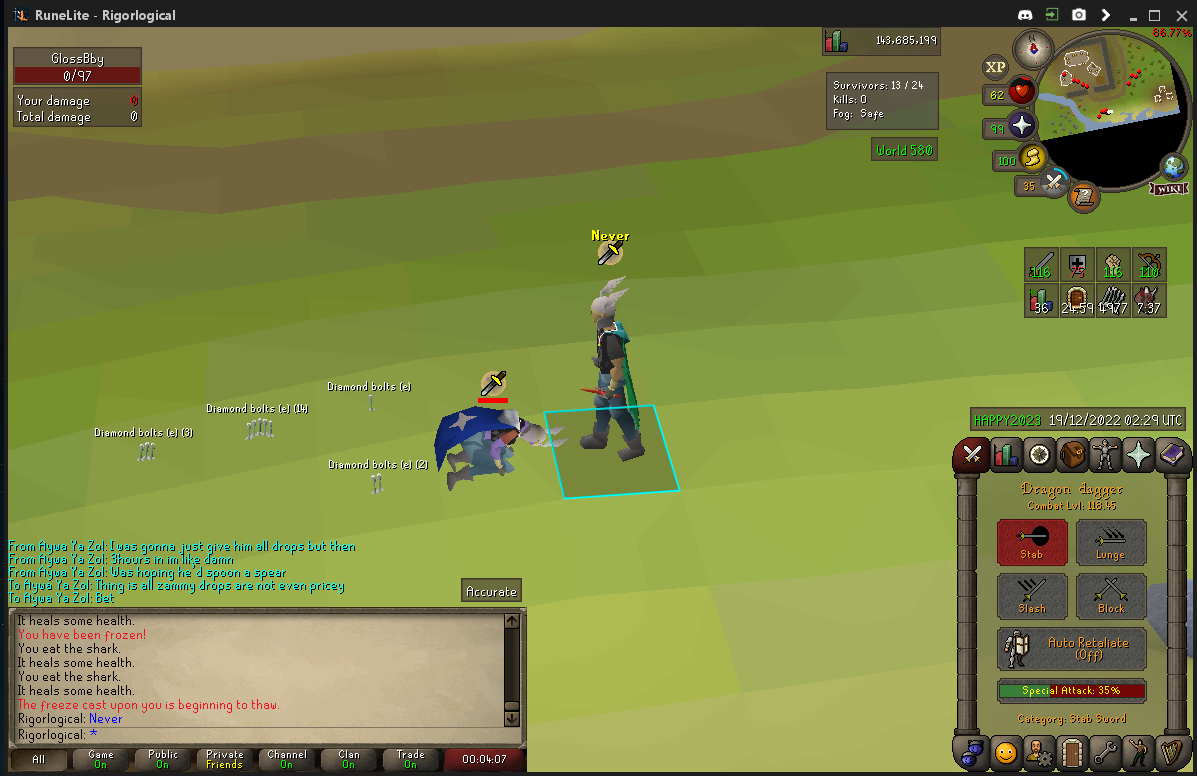Select the Lunge attack style
The image size is (1197, 776).
pyautogui.click(x=1111, y=543)
